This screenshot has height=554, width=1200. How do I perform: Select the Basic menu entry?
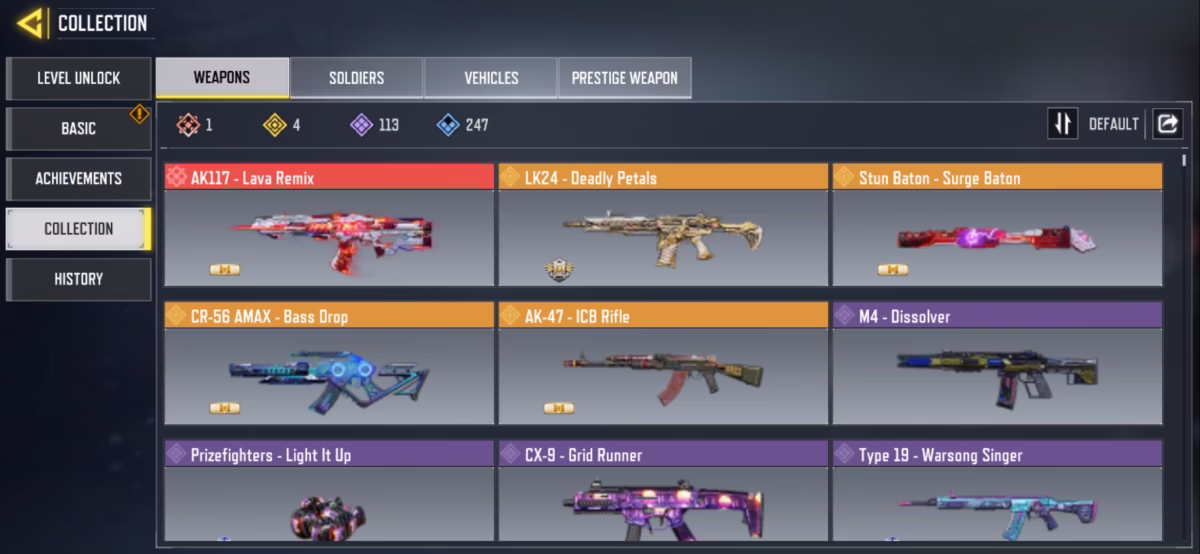click(x=79, y=128)
